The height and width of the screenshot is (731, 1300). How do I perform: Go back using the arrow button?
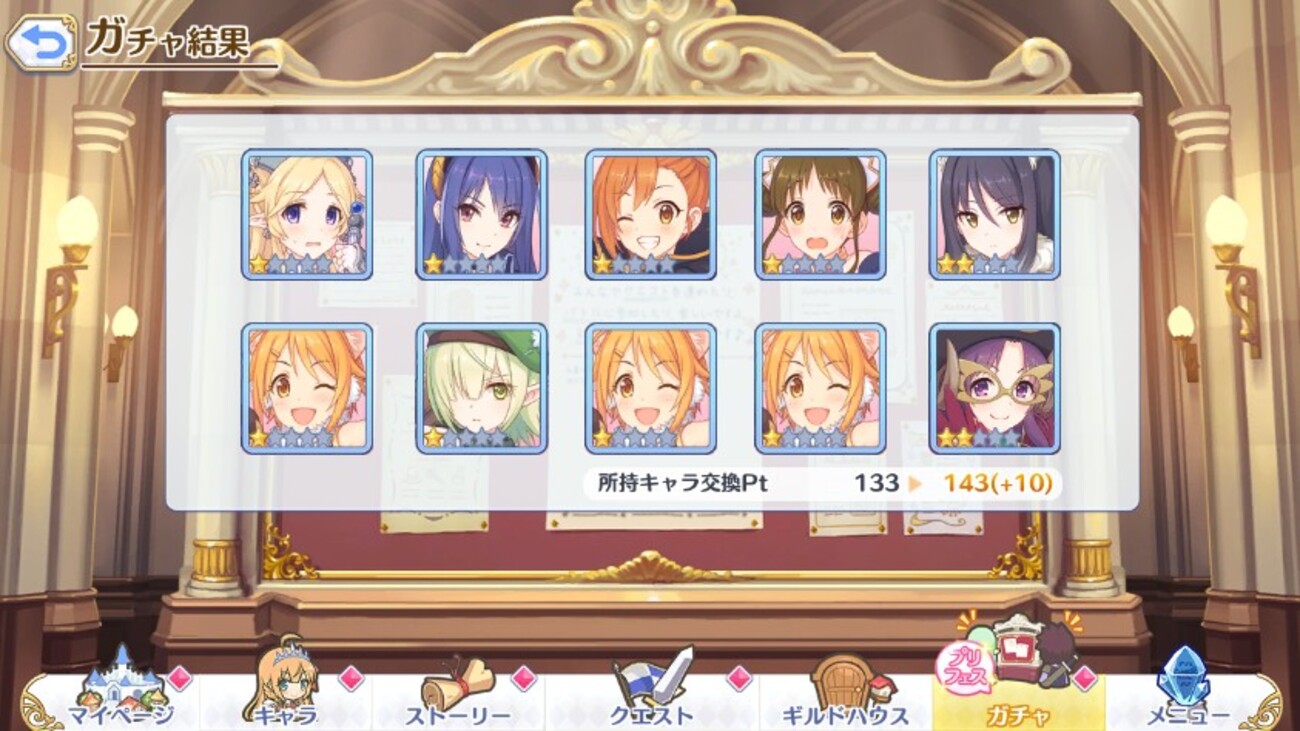click(x=40, y=44)
